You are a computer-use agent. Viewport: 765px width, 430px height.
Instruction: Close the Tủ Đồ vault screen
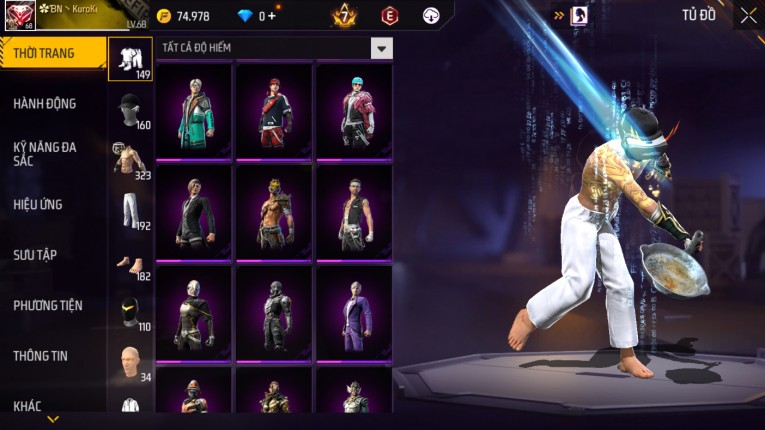[748, 15]
